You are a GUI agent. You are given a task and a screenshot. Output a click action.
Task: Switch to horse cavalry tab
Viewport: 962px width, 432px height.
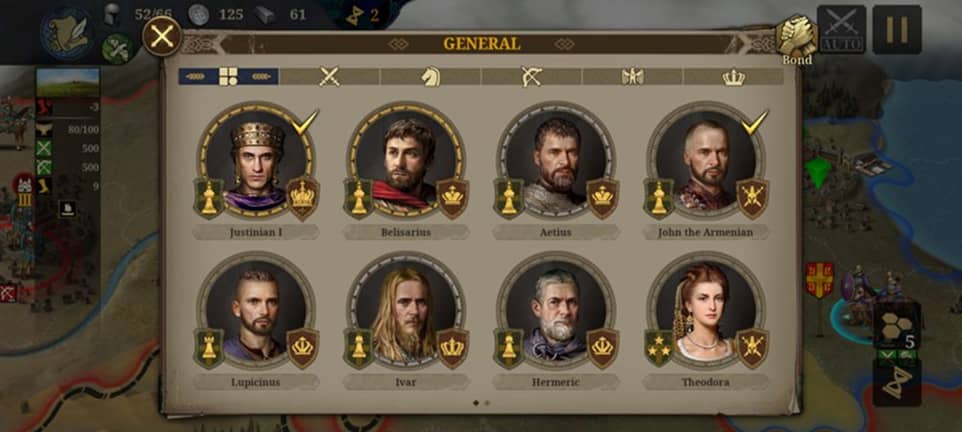pos(430,76)
